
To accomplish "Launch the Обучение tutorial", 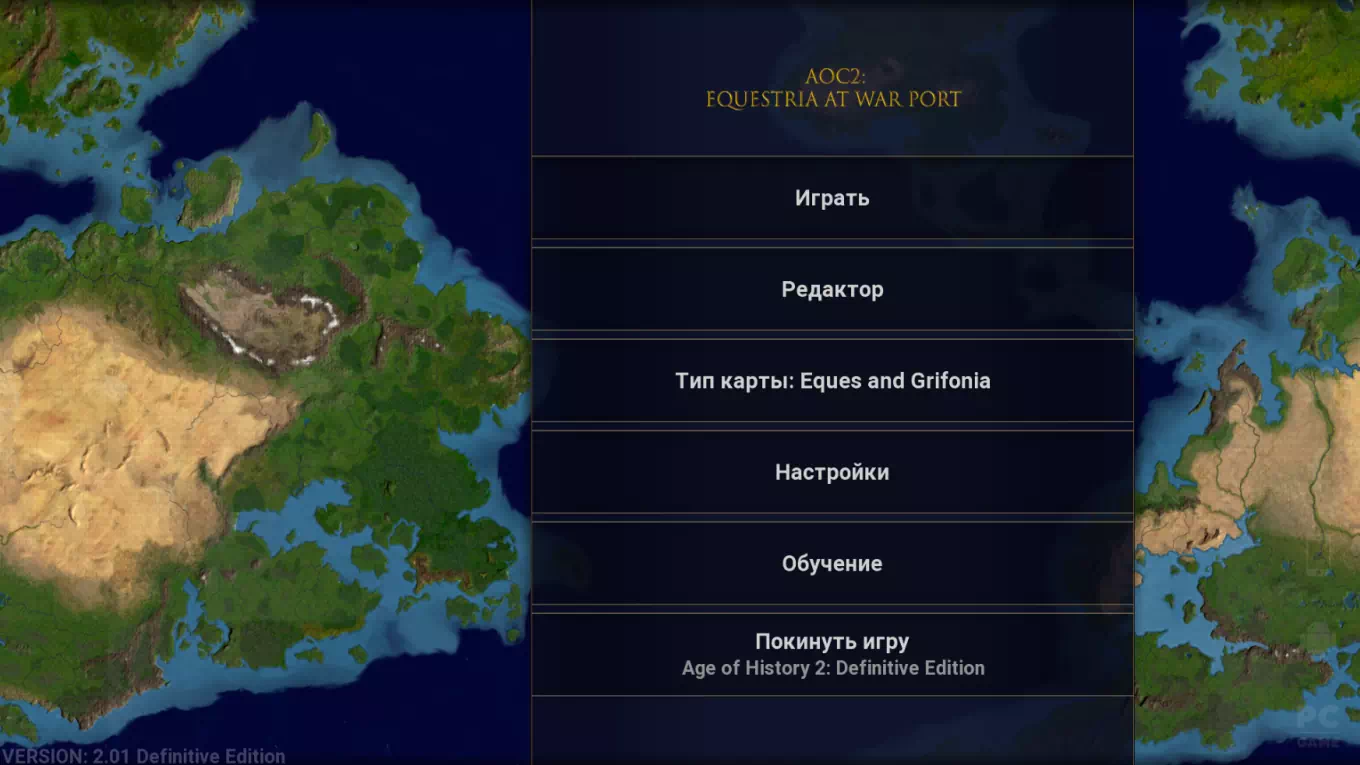I will [x=832, y=563].
